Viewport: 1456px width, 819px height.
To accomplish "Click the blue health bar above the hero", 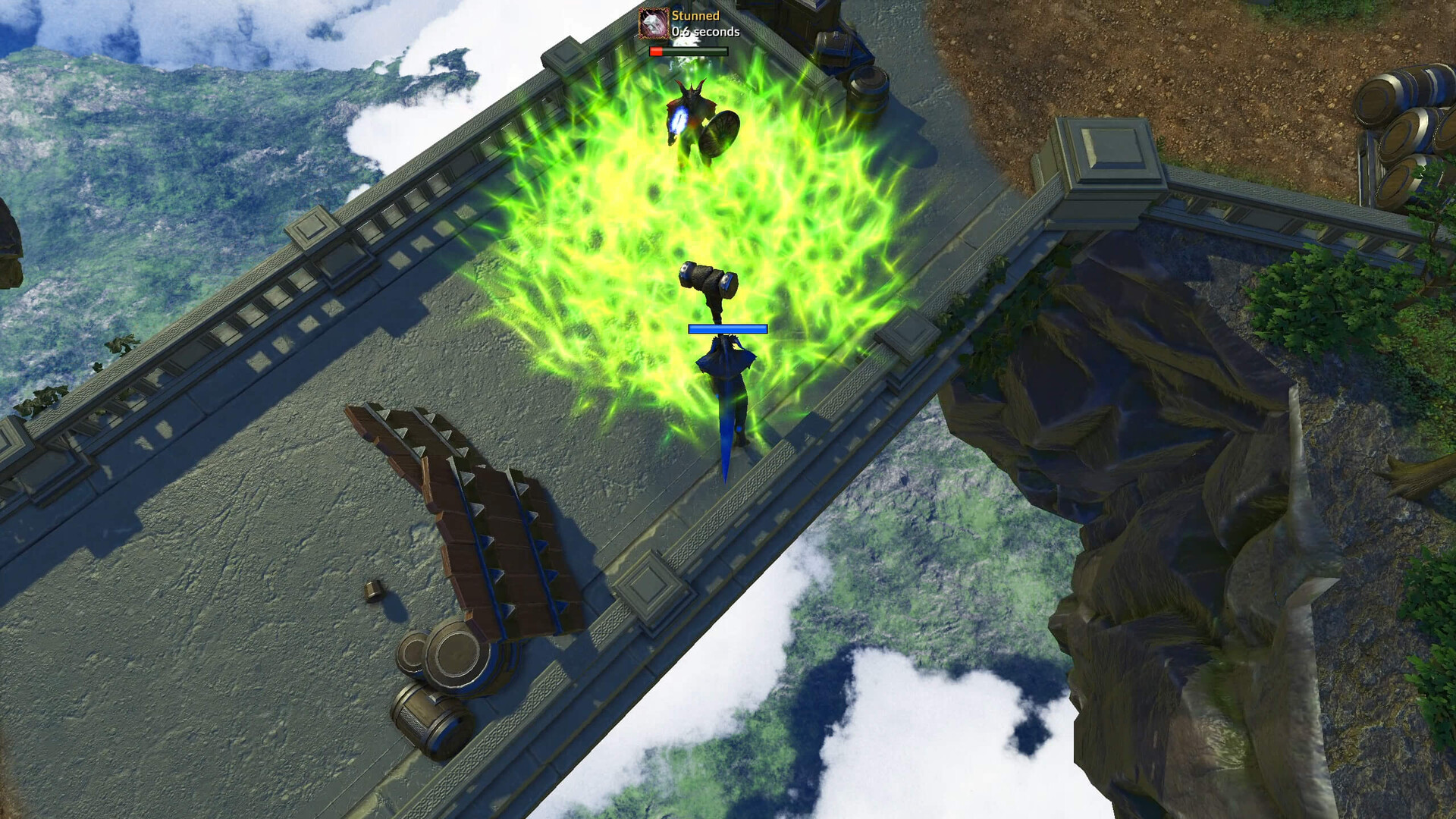I will click(x=726, y=328).
